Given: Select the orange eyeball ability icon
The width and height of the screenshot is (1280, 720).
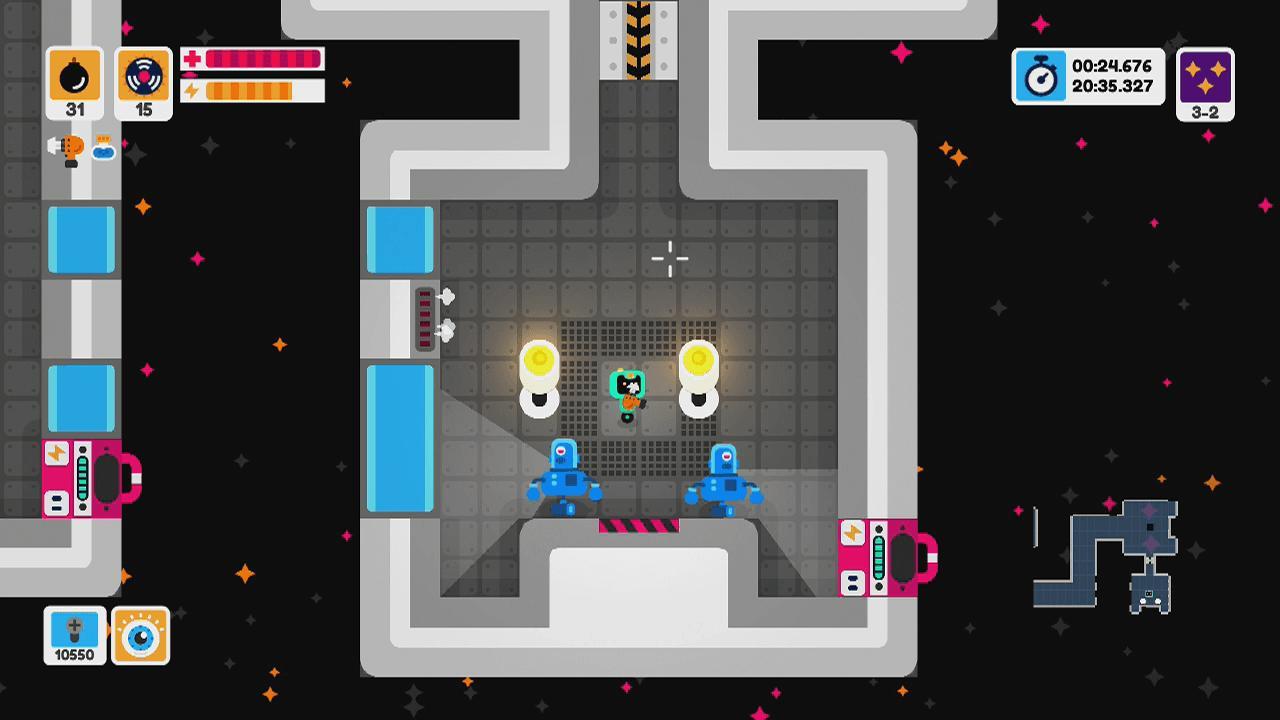Looking at the screenshot, I should (x=140, y=636).
